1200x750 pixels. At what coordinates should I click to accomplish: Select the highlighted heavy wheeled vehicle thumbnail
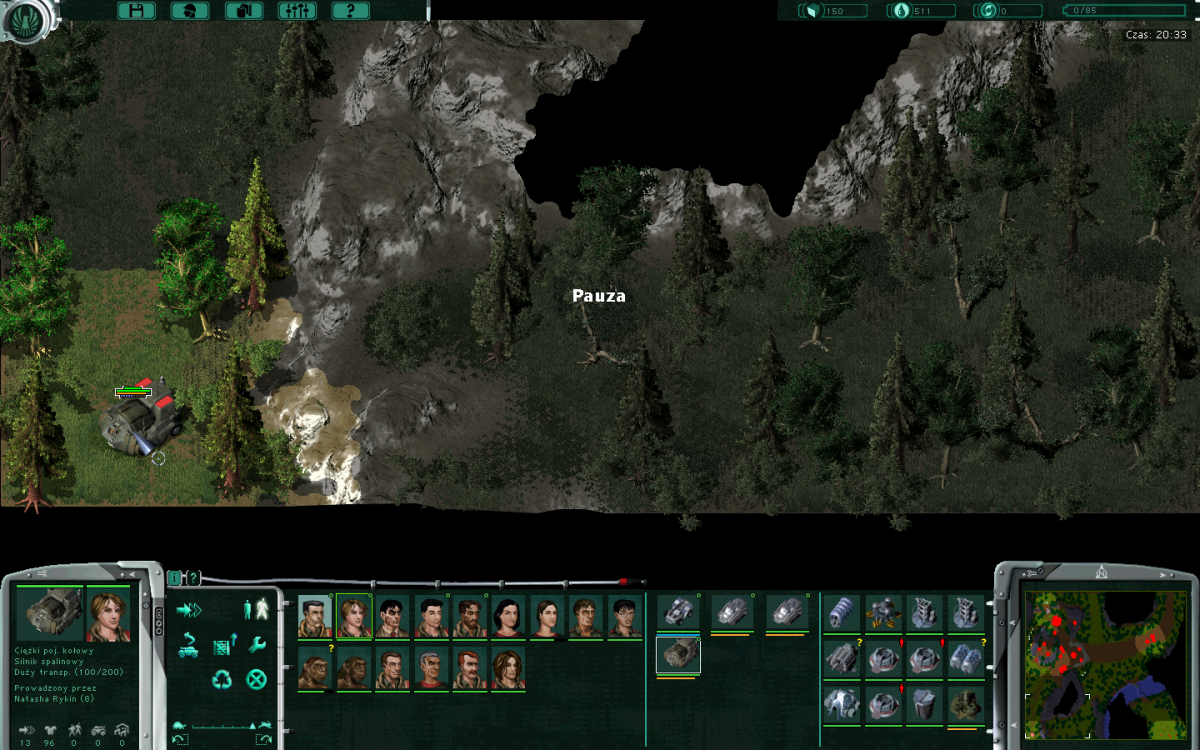click(678, 656)
